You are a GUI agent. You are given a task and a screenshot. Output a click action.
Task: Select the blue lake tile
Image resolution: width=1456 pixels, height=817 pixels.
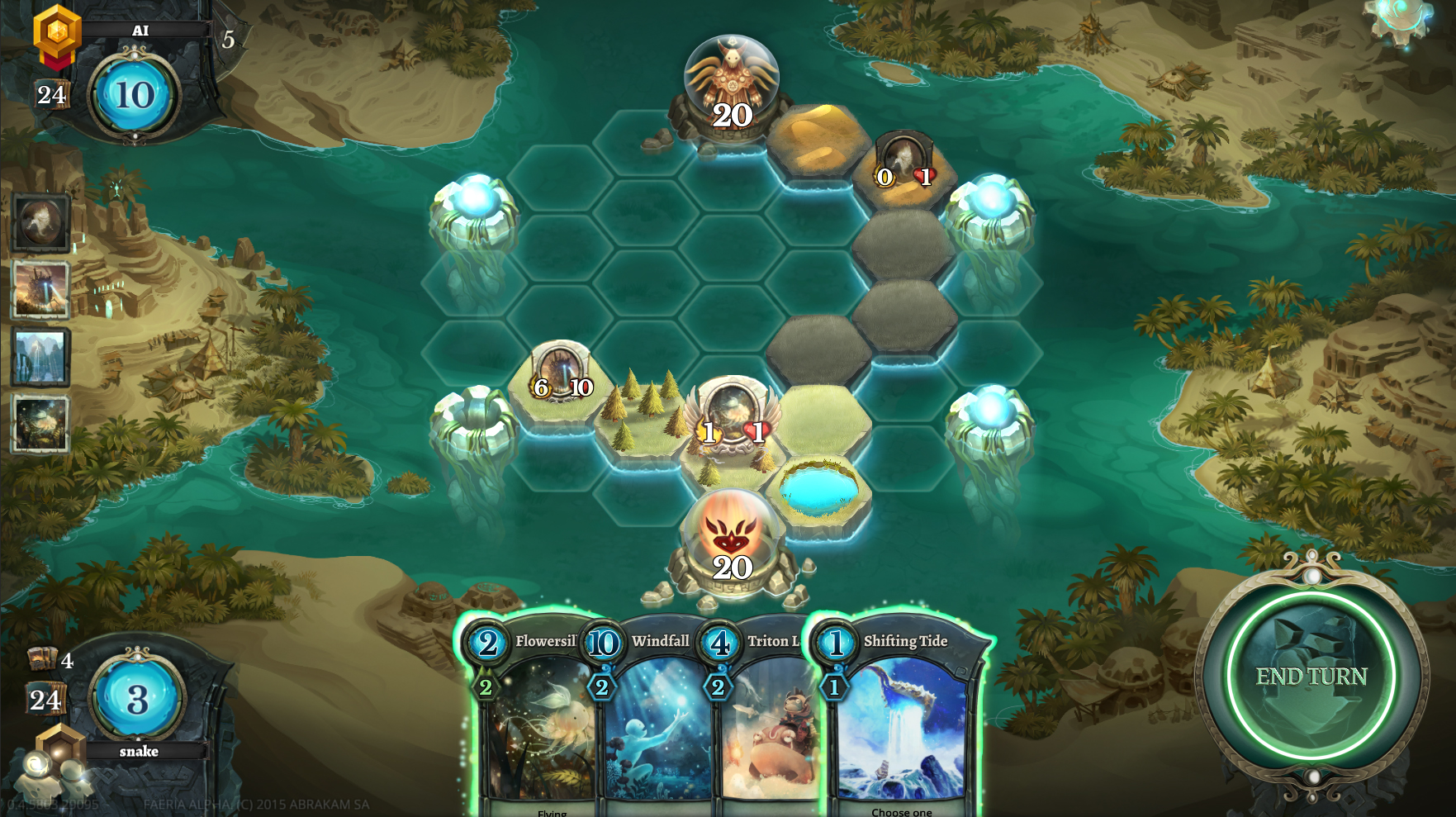(818, 489)
